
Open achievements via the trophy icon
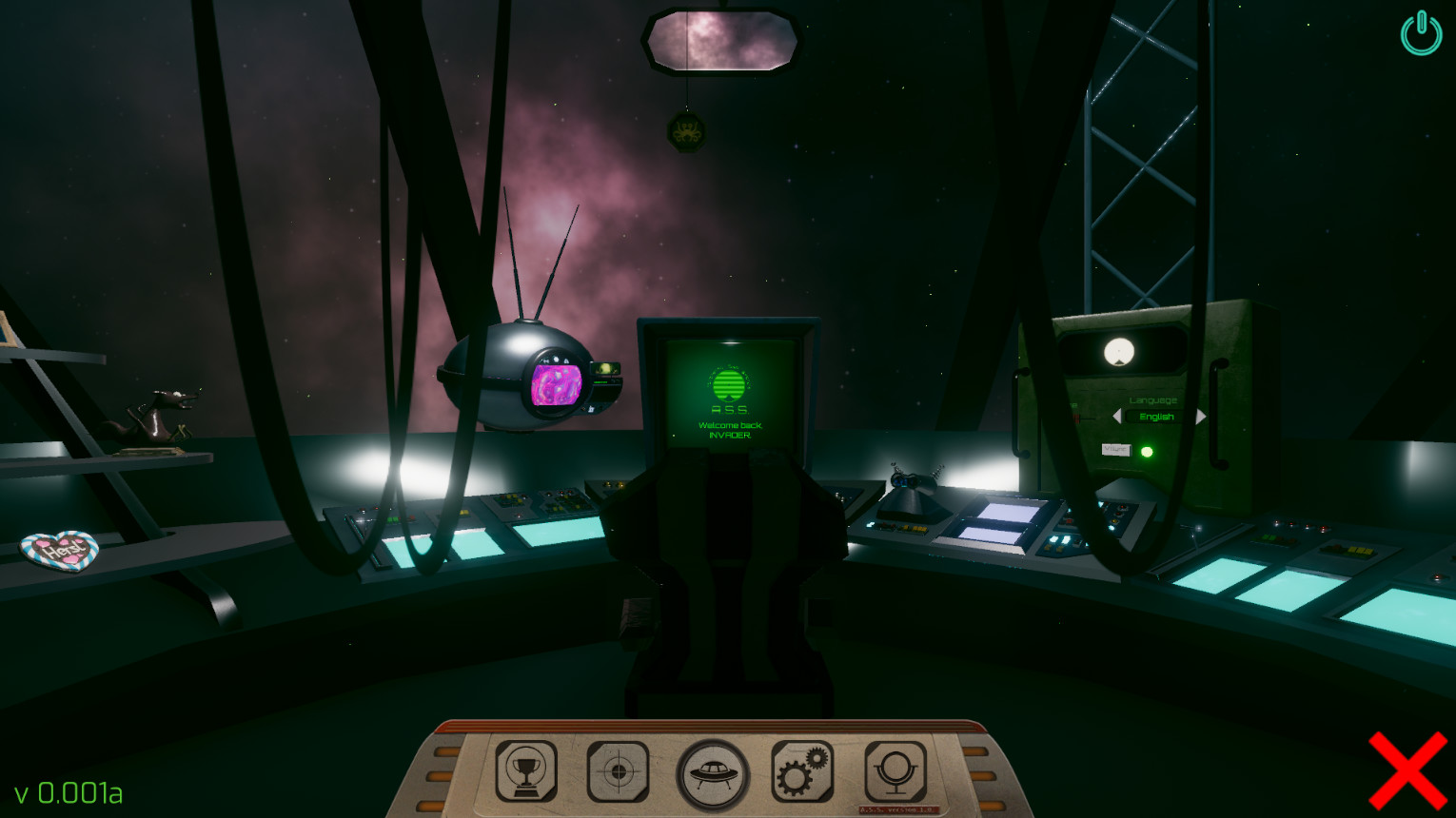(526, 771)
